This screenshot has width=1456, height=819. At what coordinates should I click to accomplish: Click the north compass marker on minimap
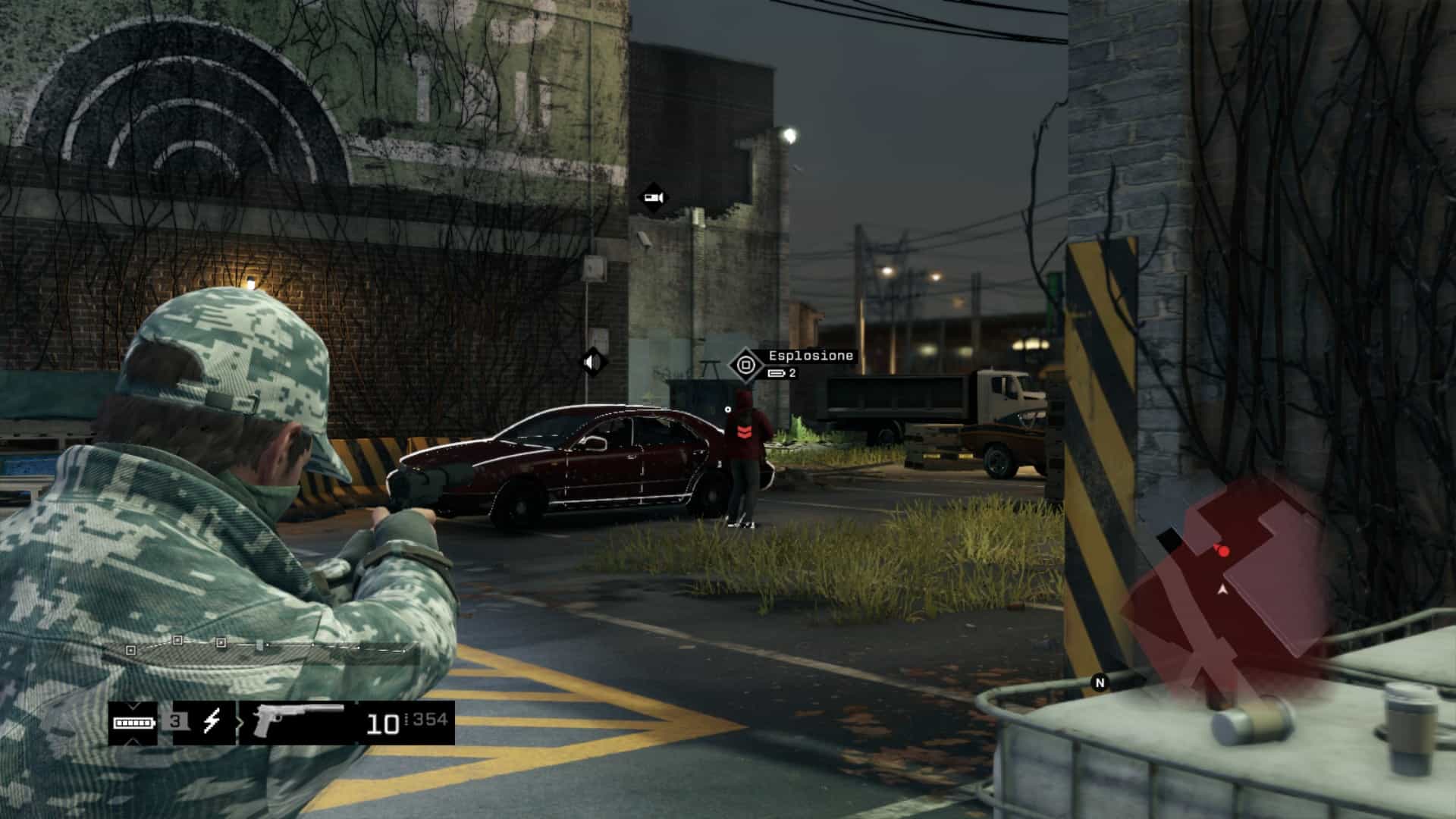click(1100, 682)
